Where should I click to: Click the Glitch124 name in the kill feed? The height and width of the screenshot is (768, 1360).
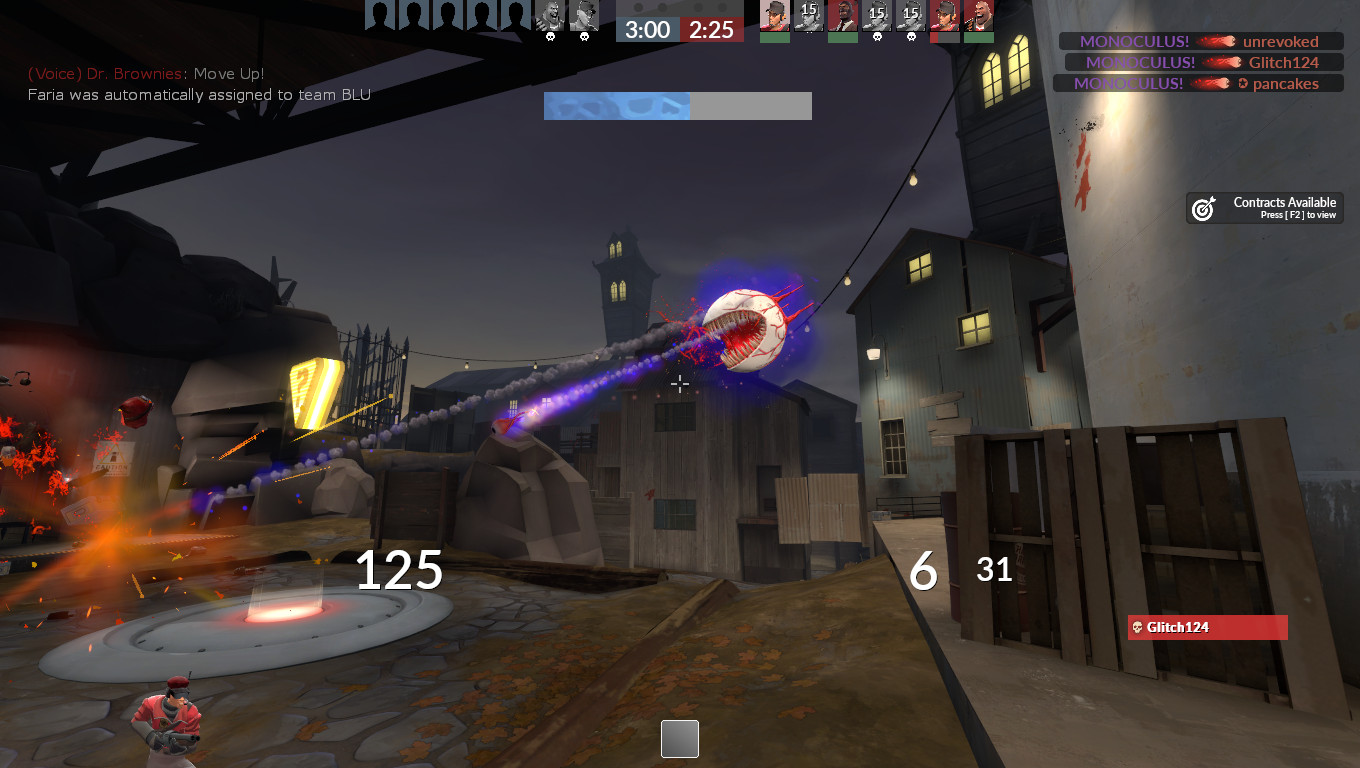[1283, 62]
